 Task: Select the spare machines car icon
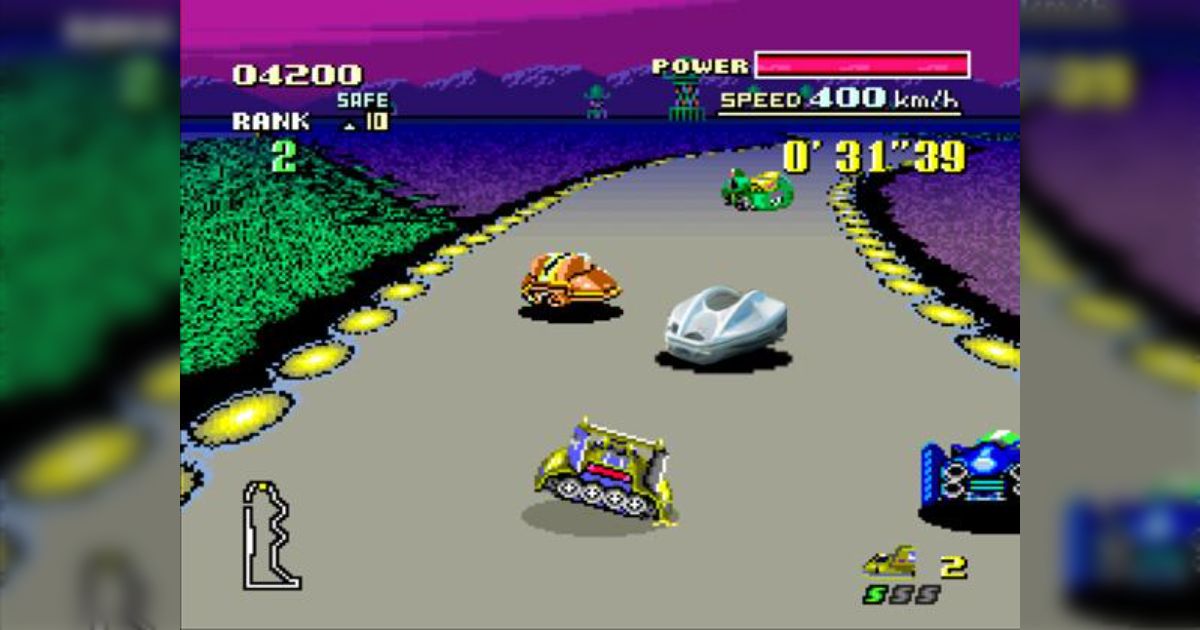coord(889,562)
